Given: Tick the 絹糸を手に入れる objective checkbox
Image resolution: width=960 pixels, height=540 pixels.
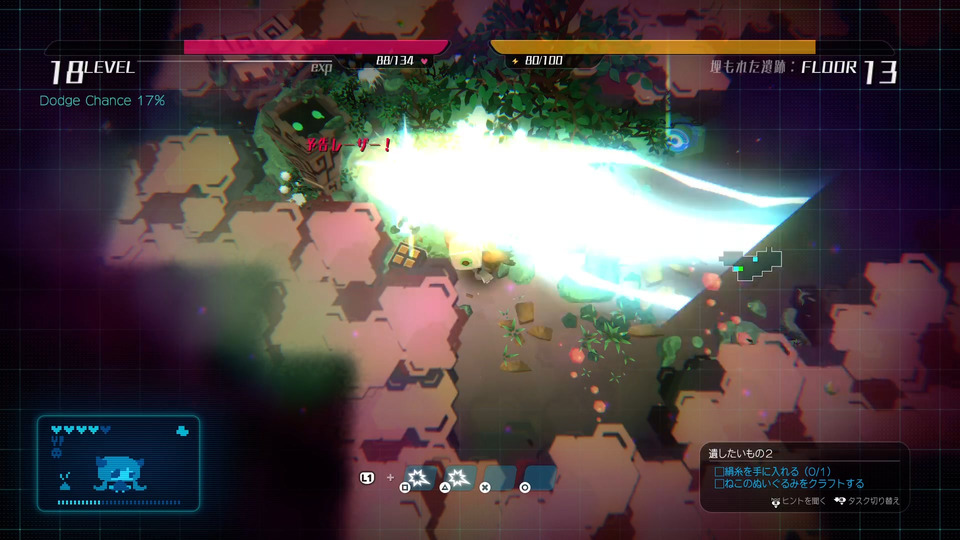Looking at the screenshot, I should pos(719,471).
